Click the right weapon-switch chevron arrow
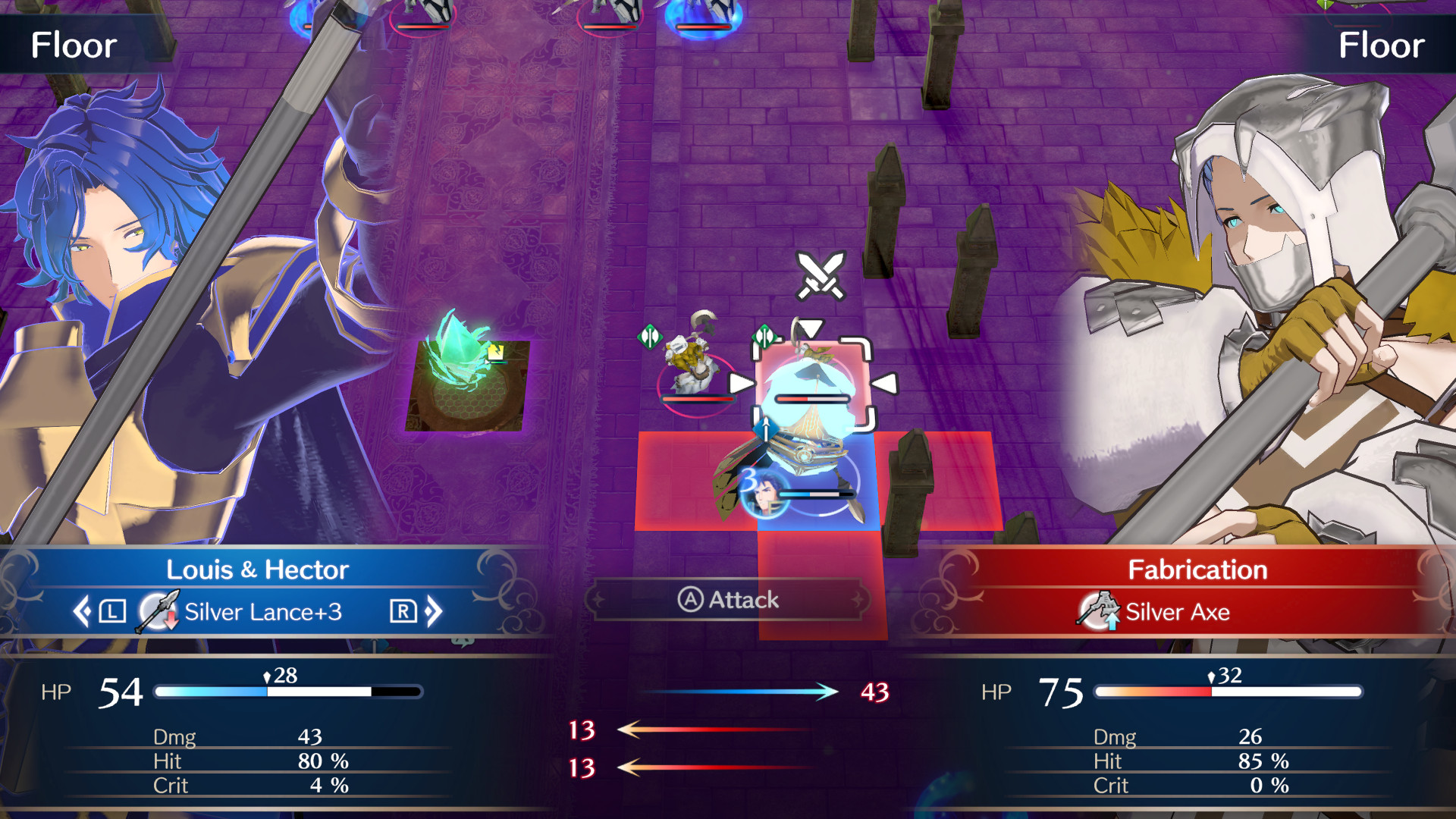The height and width of the screenshot is (819, 1456). point(434,611)
